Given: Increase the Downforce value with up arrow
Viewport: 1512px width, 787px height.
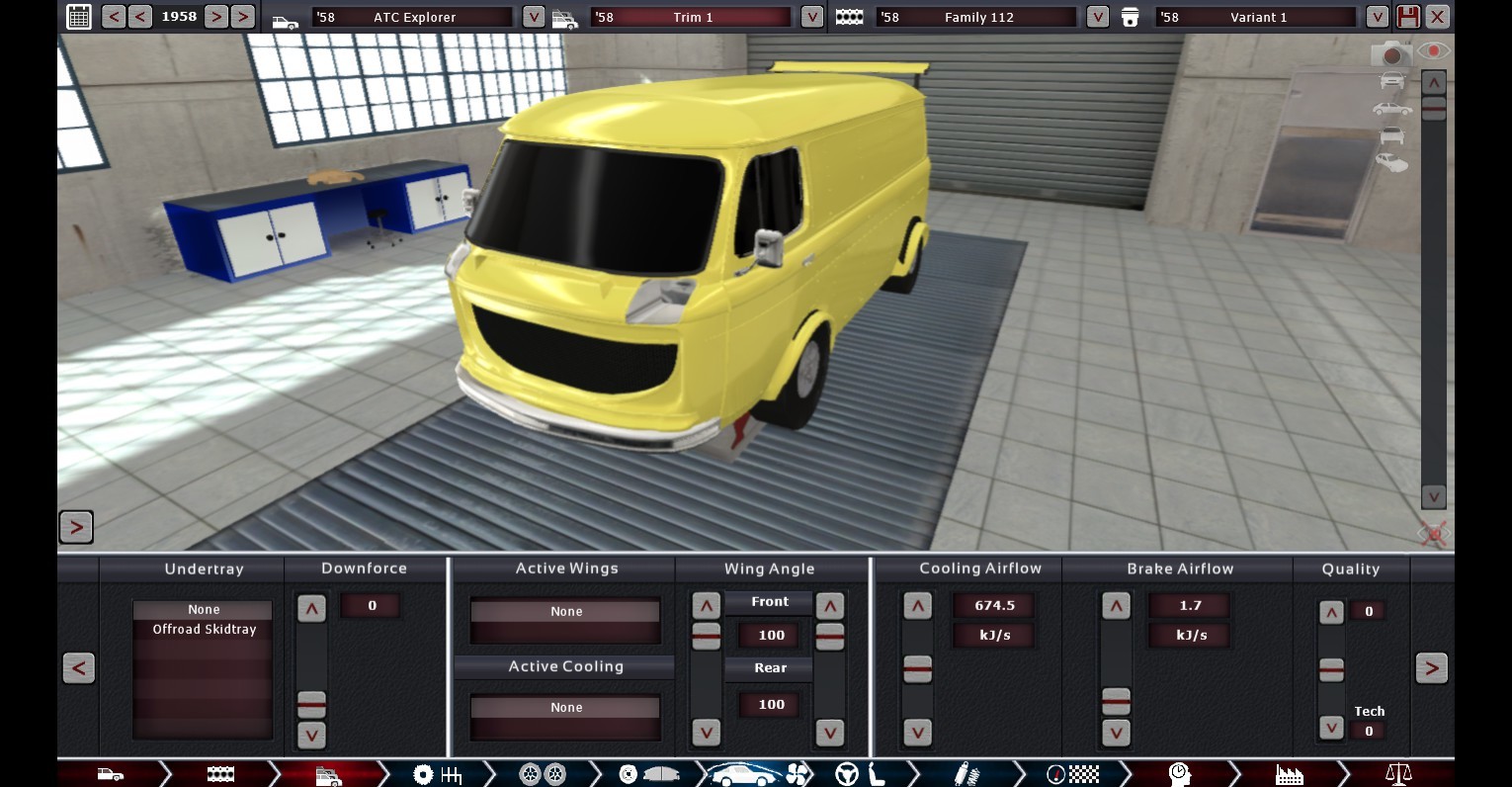Looking at the screenshot, I should [311, 609].
